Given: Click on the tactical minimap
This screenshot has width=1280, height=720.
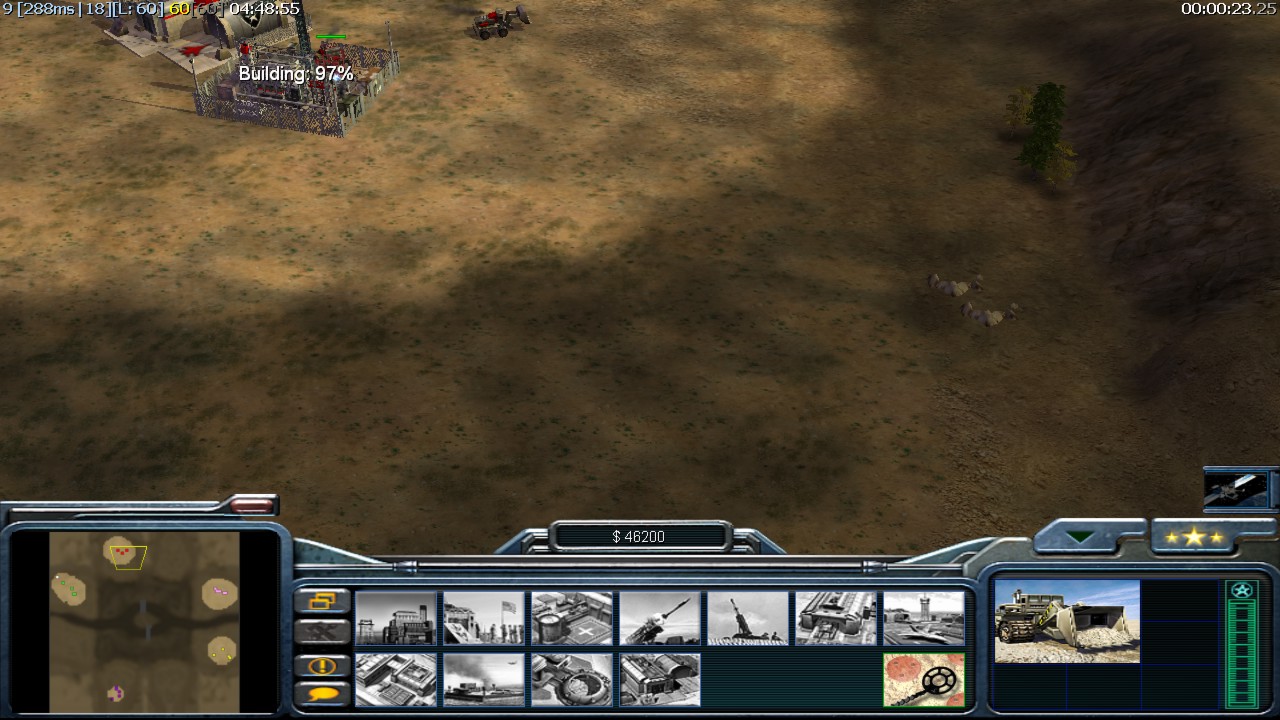Looking at the screenshot, I should (145, 620).
